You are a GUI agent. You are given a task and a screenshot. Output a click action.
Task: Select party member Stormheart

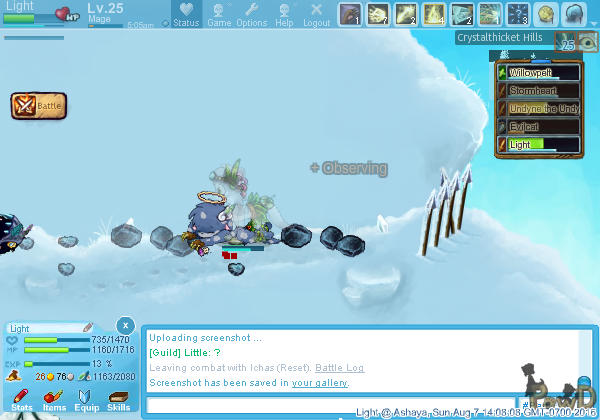coord(538,91)
